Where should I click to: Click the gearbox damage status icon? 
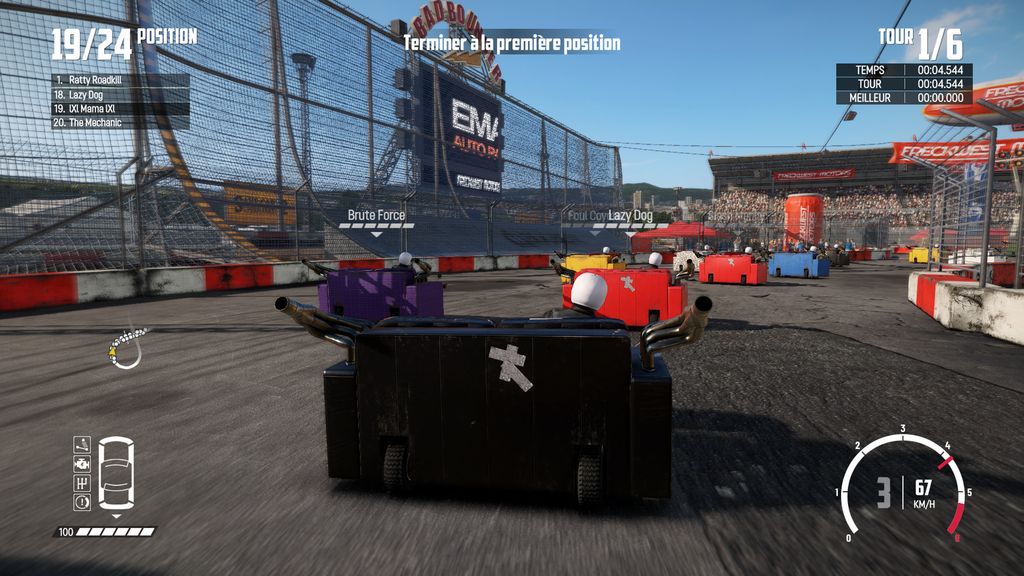click(82, 483)
